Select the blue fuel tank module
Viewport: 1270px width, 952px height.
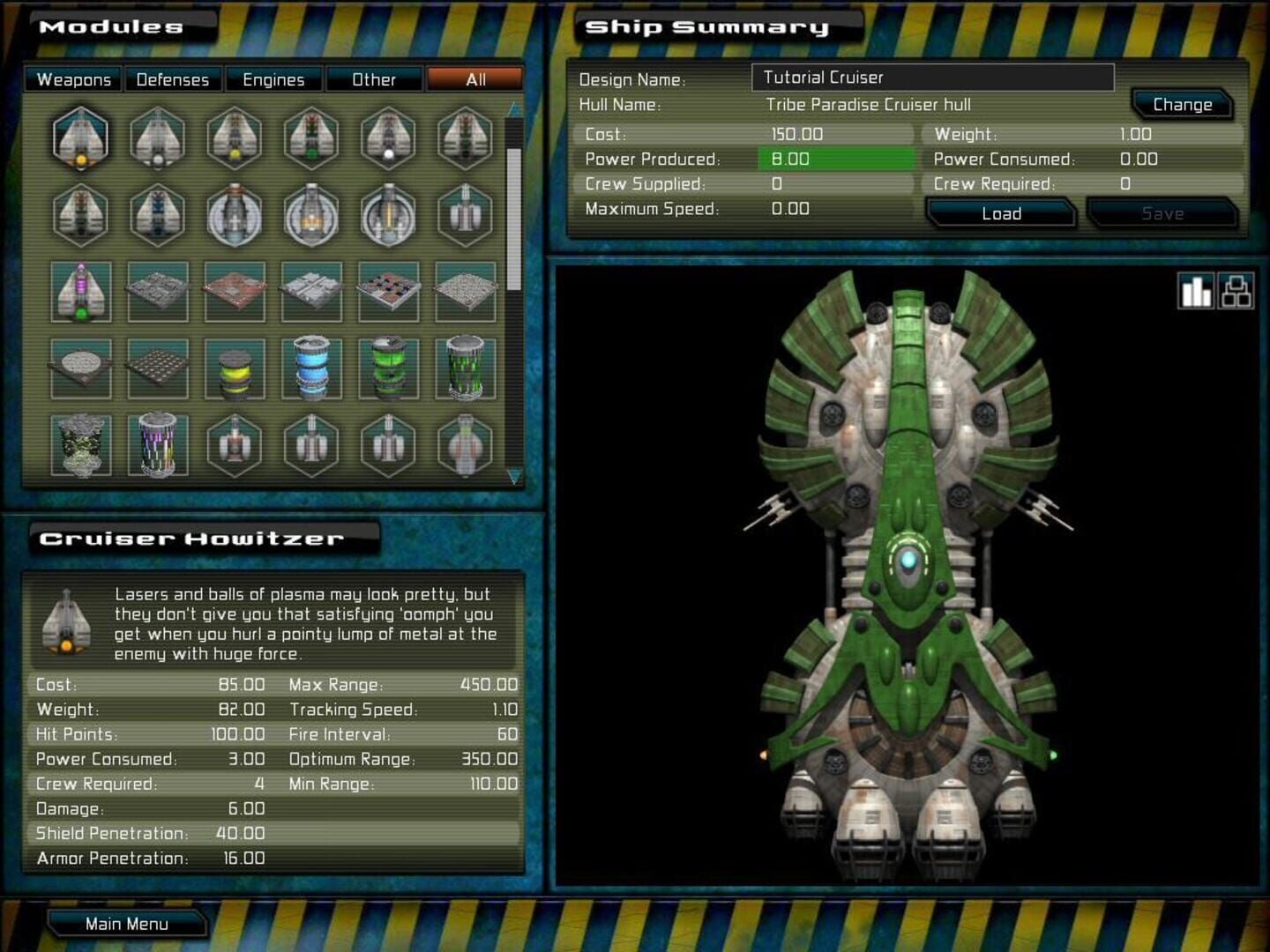[x=311, y=368]
